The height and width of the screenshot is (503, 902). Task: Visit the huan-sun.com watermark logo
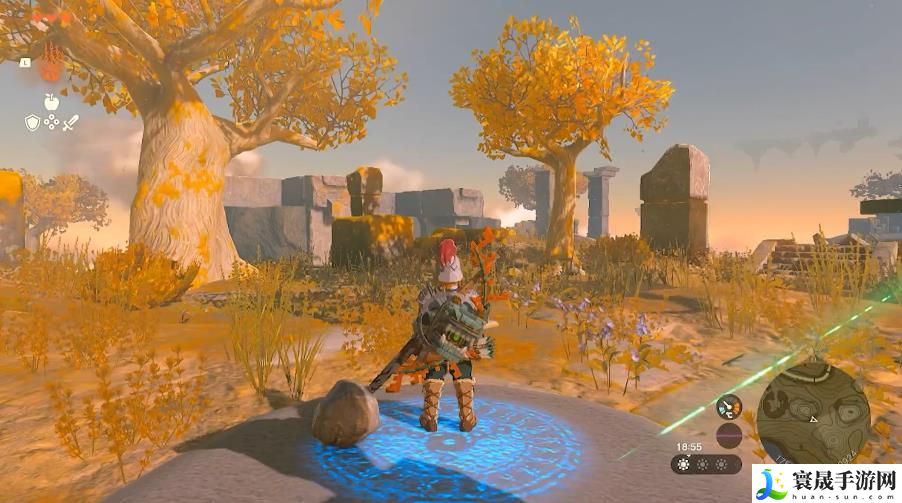point(826,484)
